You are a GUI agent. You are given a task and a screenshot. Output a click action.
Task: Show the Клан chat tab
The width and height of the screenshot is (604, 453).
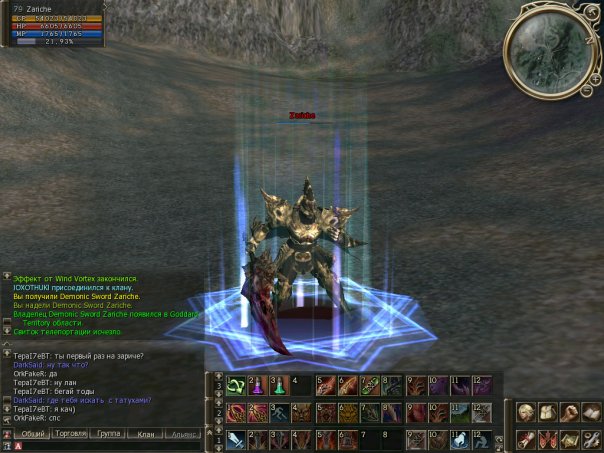[x=146, y=434]
